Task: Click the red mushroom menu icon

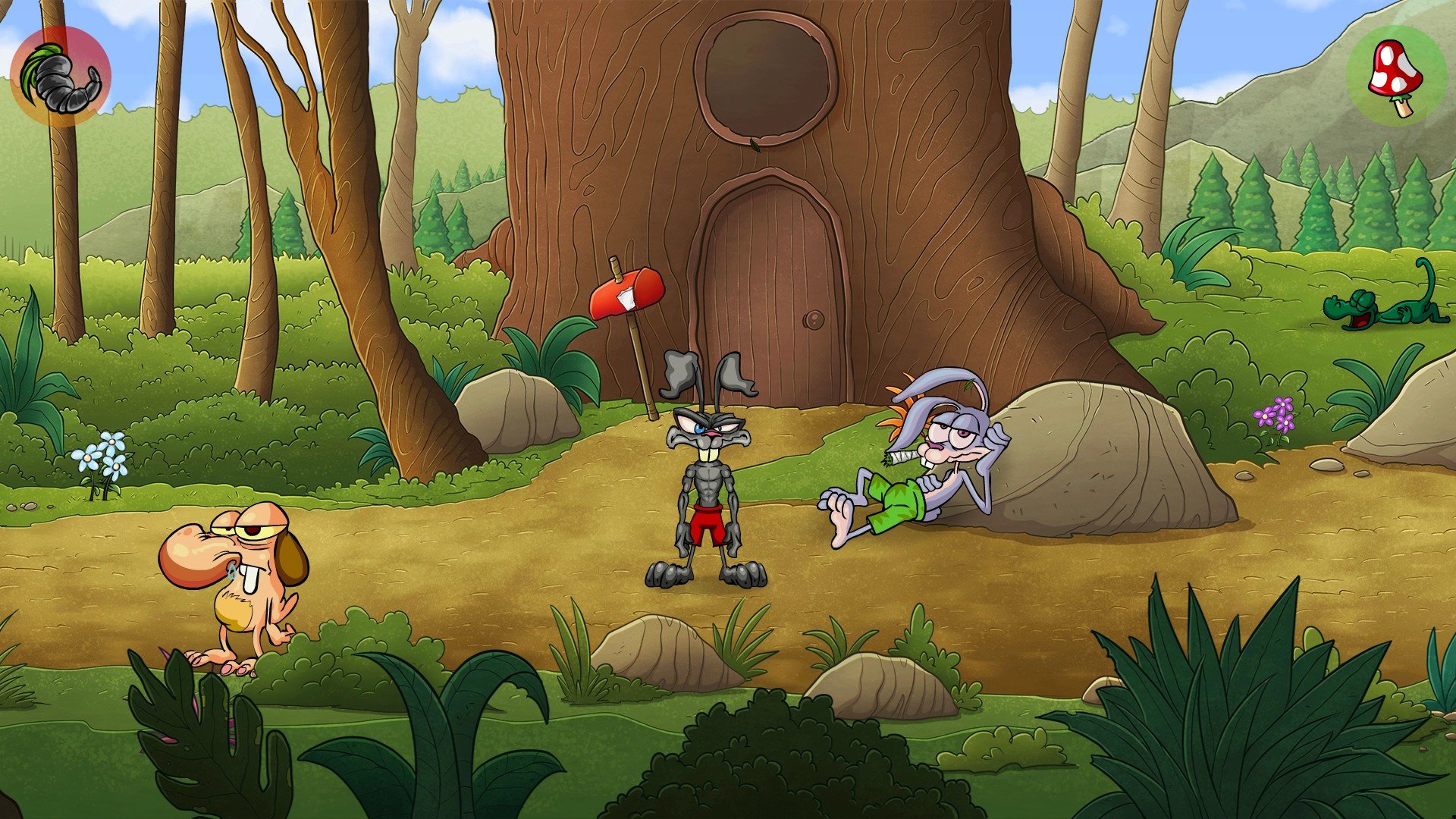Action: point(1396,75)
